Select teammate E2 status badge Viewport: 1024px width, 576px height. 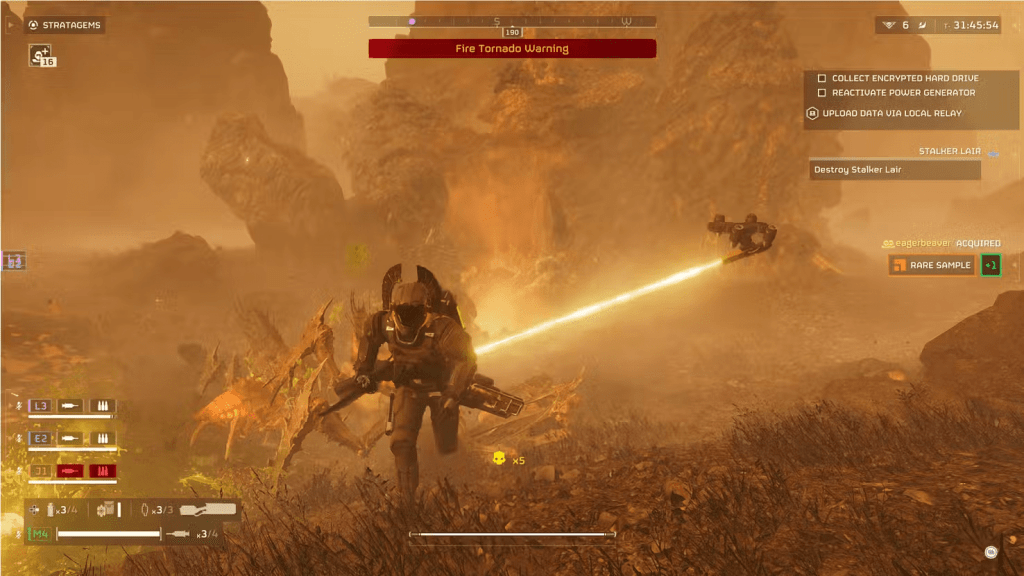point(41,438)
